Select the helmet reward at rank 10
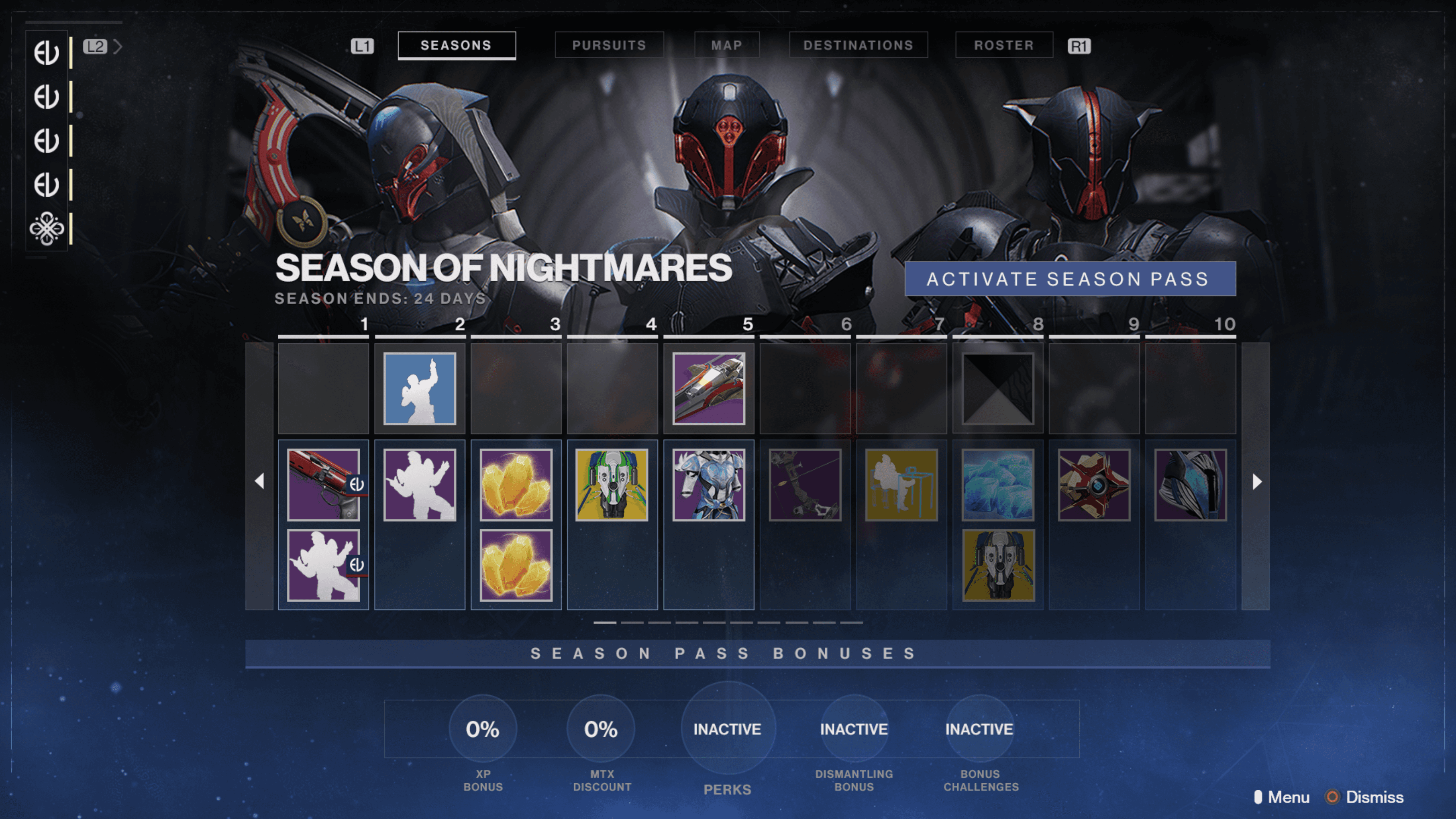 (1190, 485)
